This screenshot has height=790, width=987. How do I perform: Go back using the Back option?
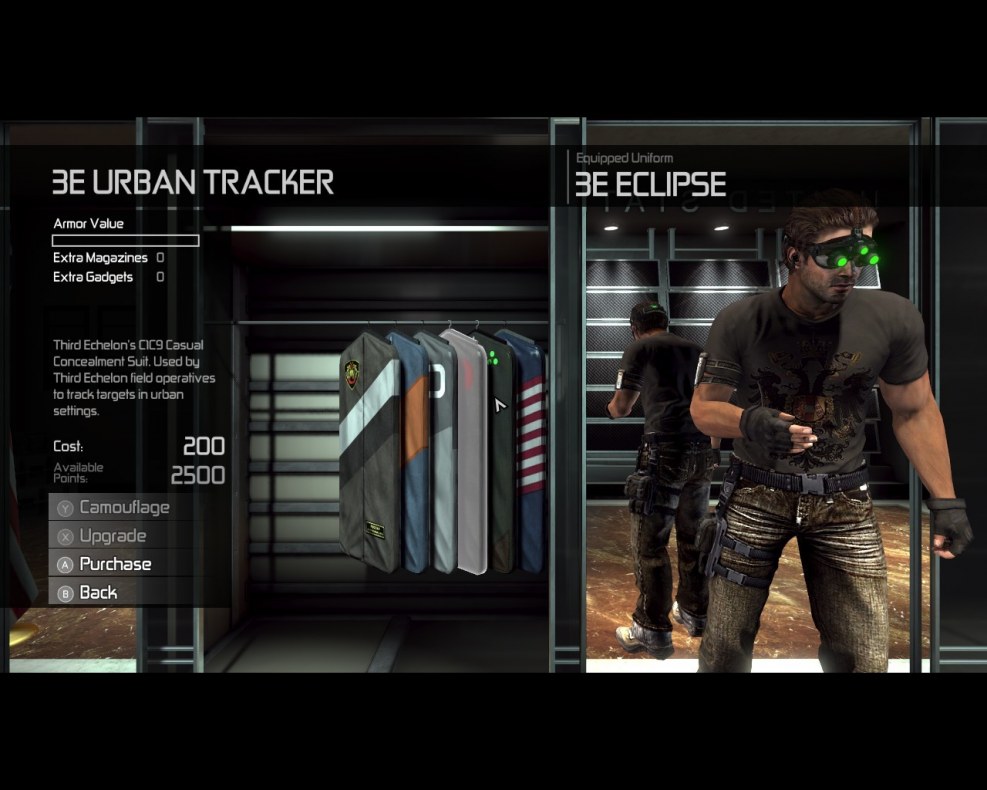click(x=98, y=592)
